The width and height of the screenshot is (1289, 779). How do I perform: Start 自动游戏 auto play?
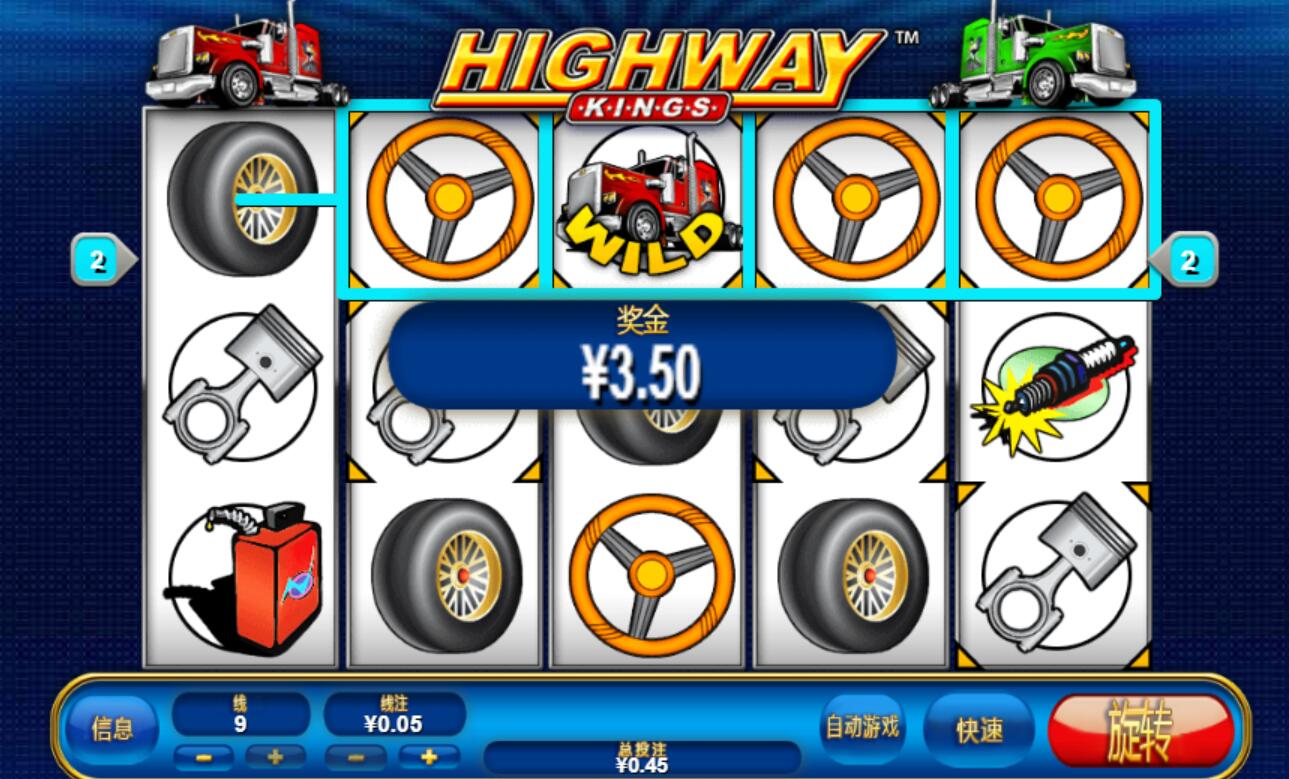coord(862,728)
